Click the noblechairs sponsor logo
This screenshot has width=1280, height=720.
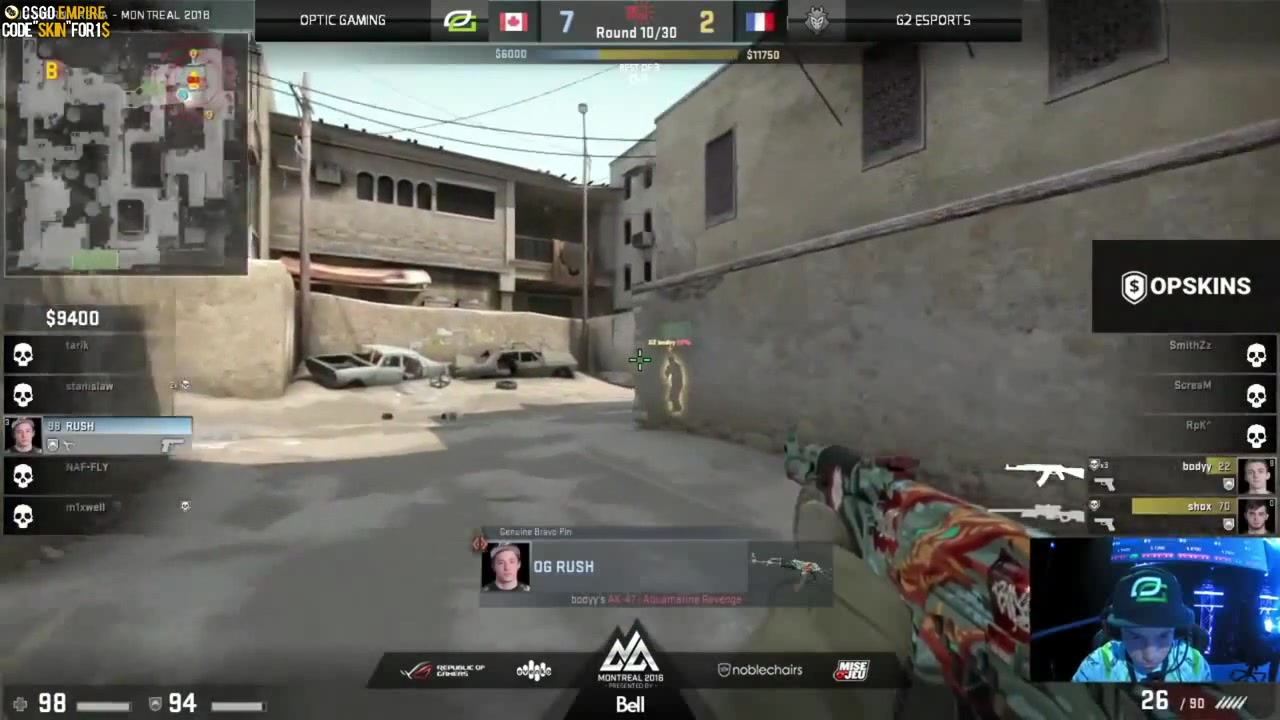pyautogui.click(x=759, y=670)
